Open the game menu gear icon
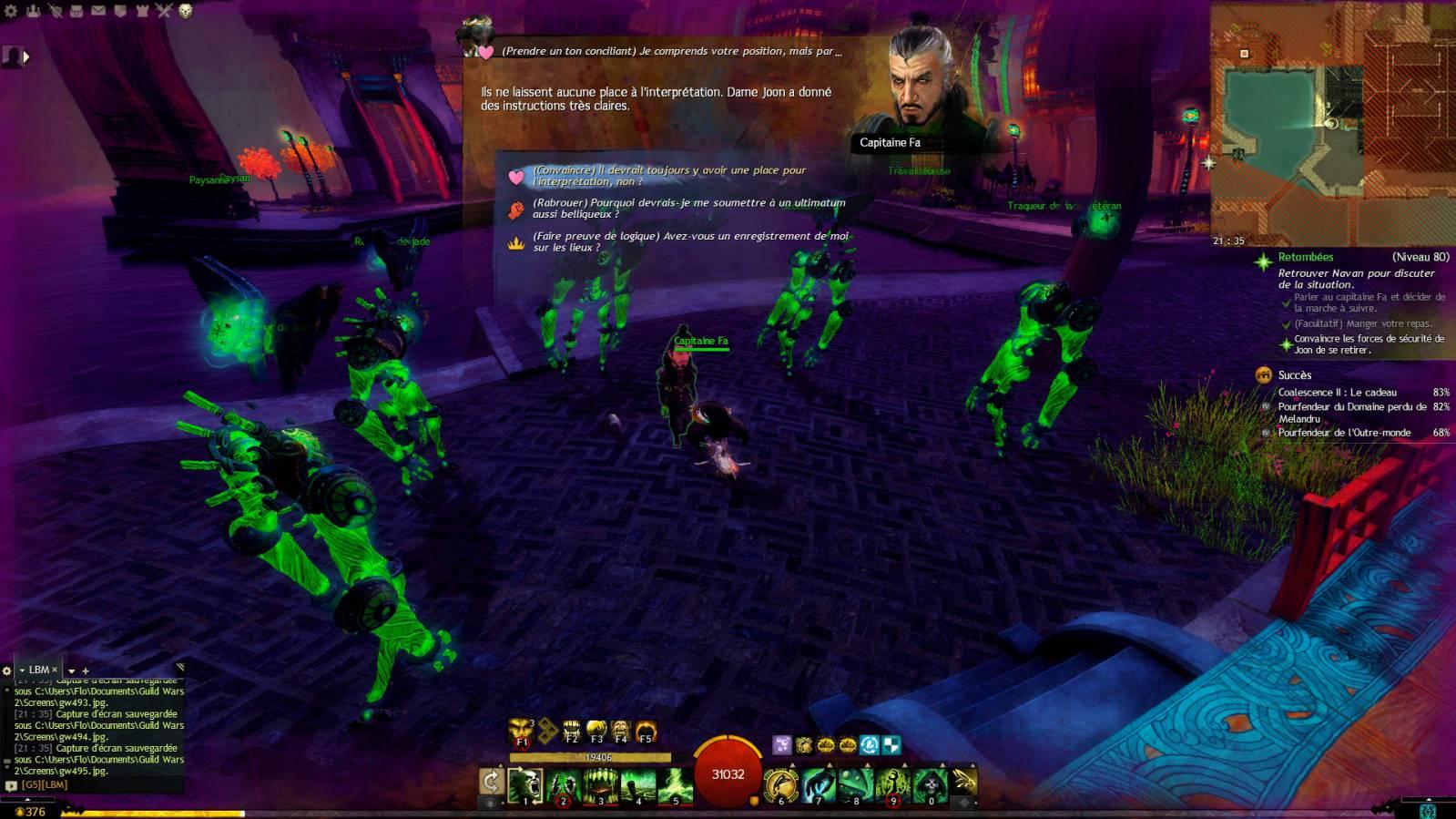Viewport: 1456px width, 819px height. [x=11, y=11]
